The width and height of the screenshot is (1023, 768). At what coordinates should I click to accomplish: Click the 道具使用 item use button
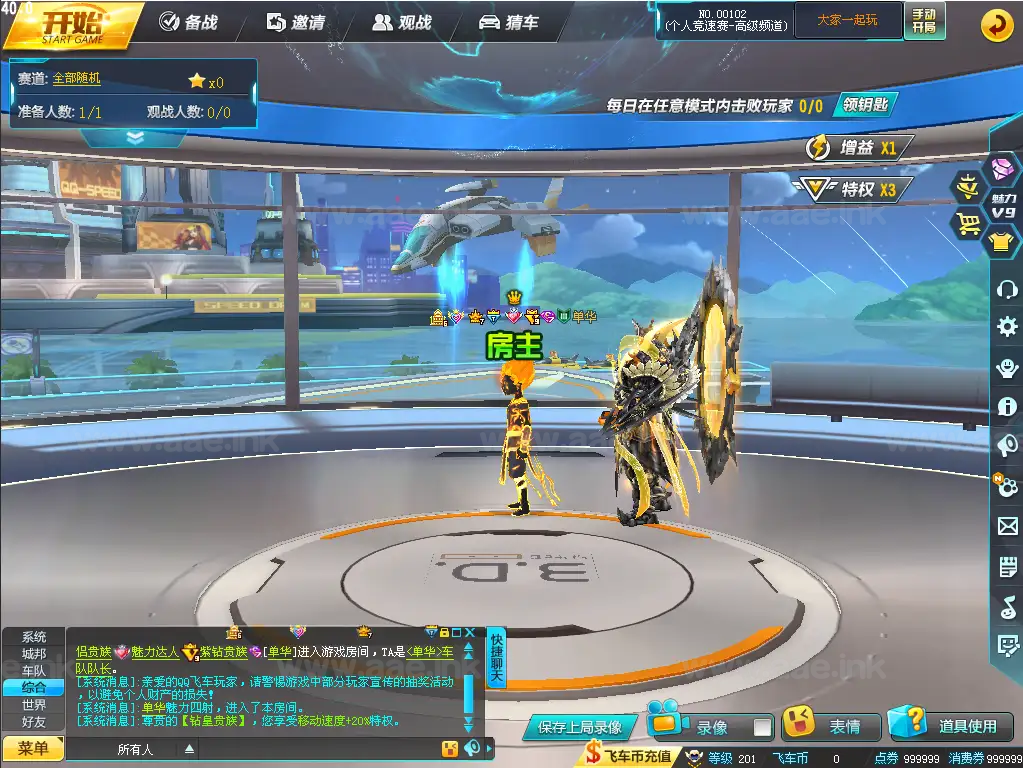950,726
